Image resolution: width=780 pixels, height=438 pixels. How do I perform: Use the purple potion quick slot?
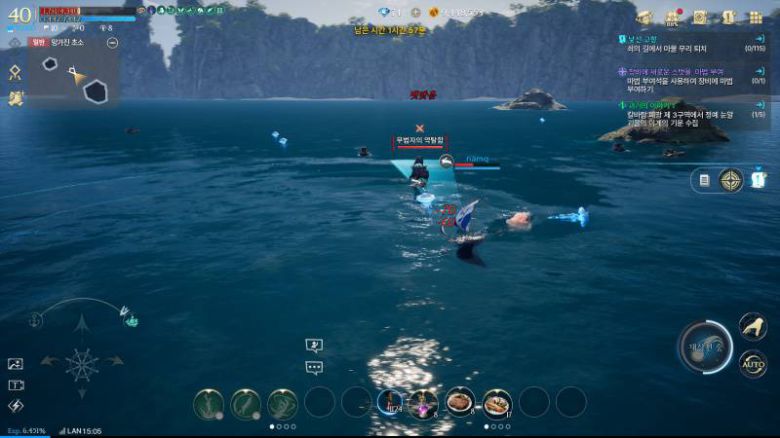[x=423, y=403]
